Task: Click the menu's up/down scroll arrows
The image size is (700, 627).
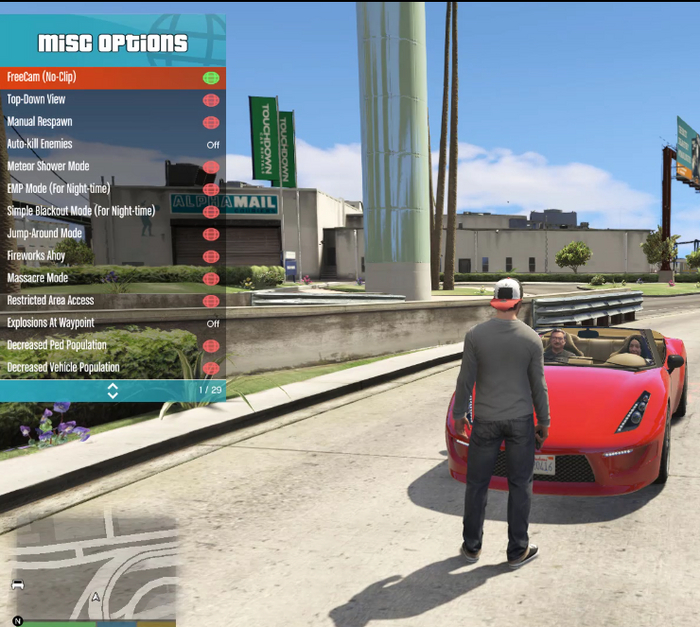Action: point(112,390)
